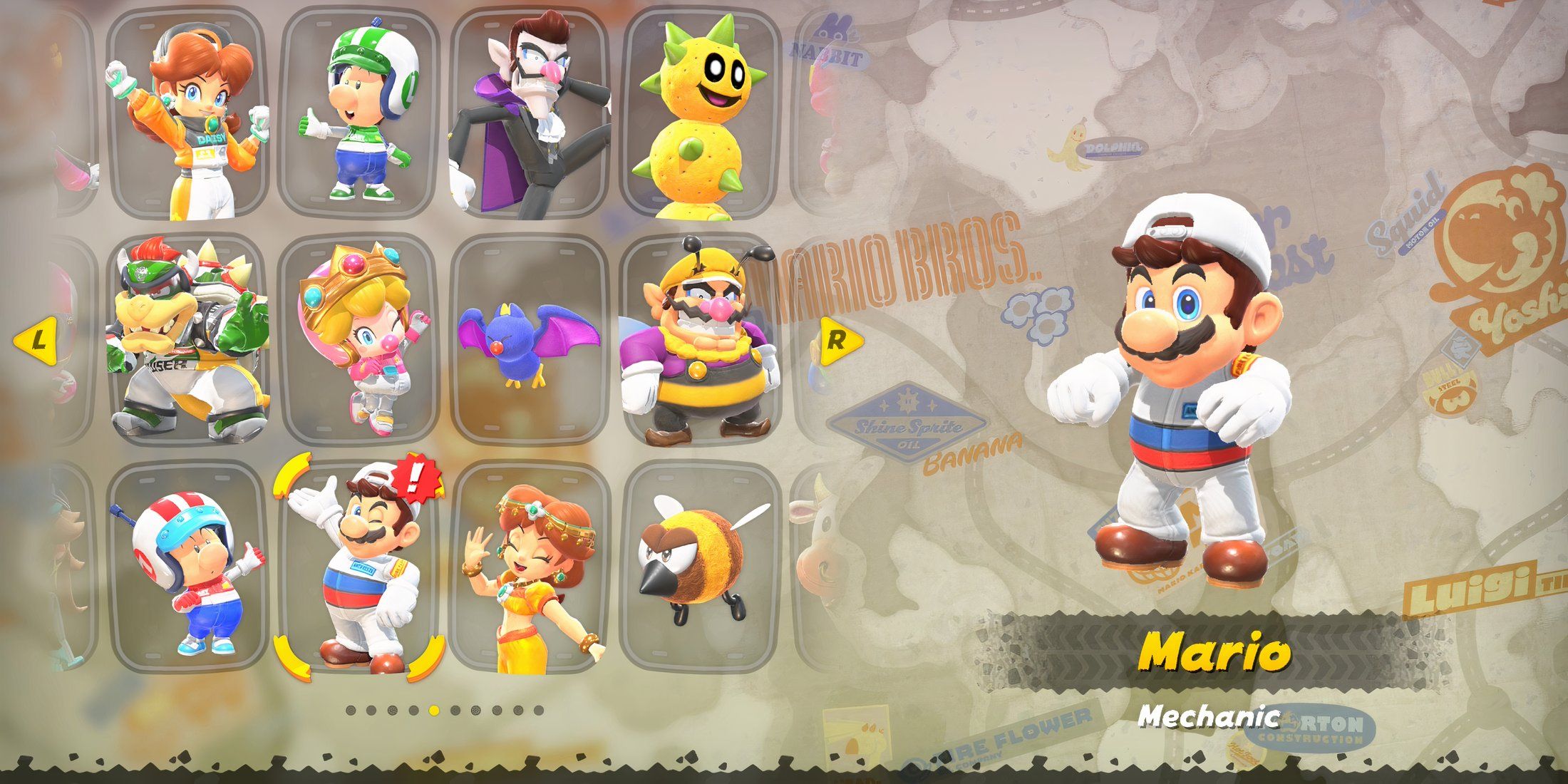This screenshot has height=784, width=1568.
Task: Select the Stingby bee character
Action: point(700,567)
